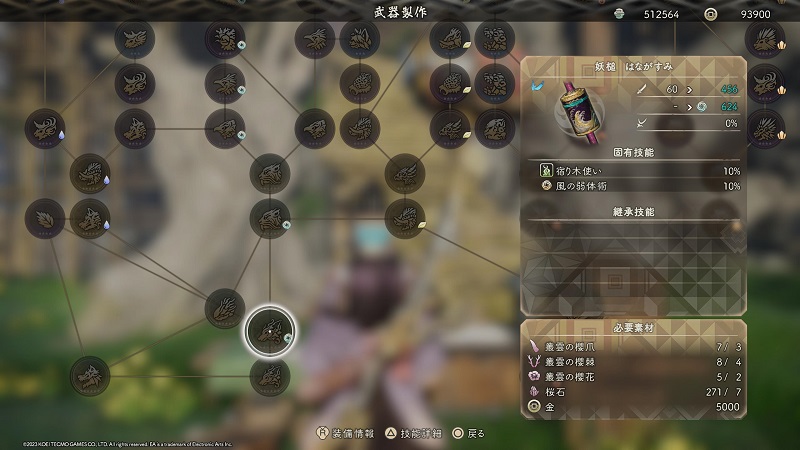
Task: Select the weapon node directly beneath the highlighted one
Action: (270, 377)
